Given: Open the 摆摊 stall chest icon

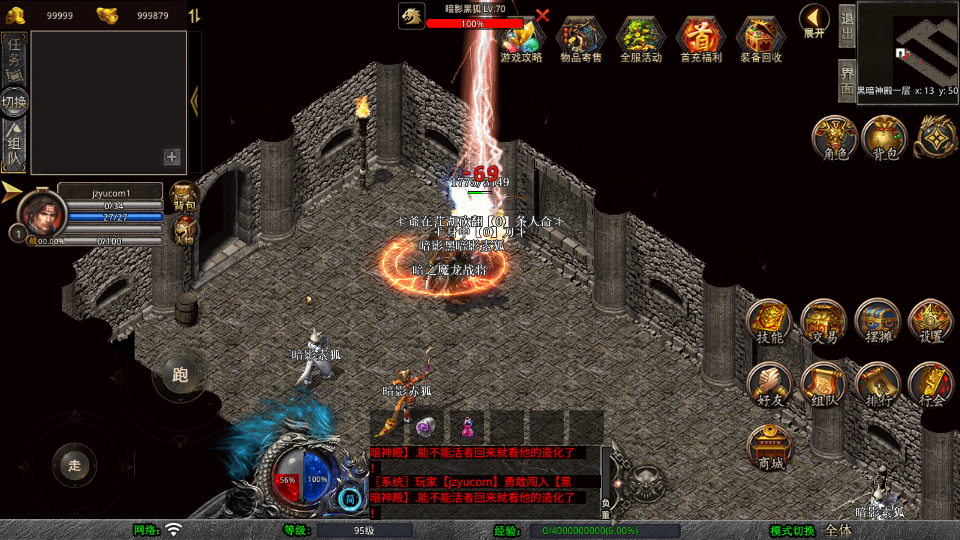Looking at the screenshot, I should pyautogui.click(x=878, y=322).
